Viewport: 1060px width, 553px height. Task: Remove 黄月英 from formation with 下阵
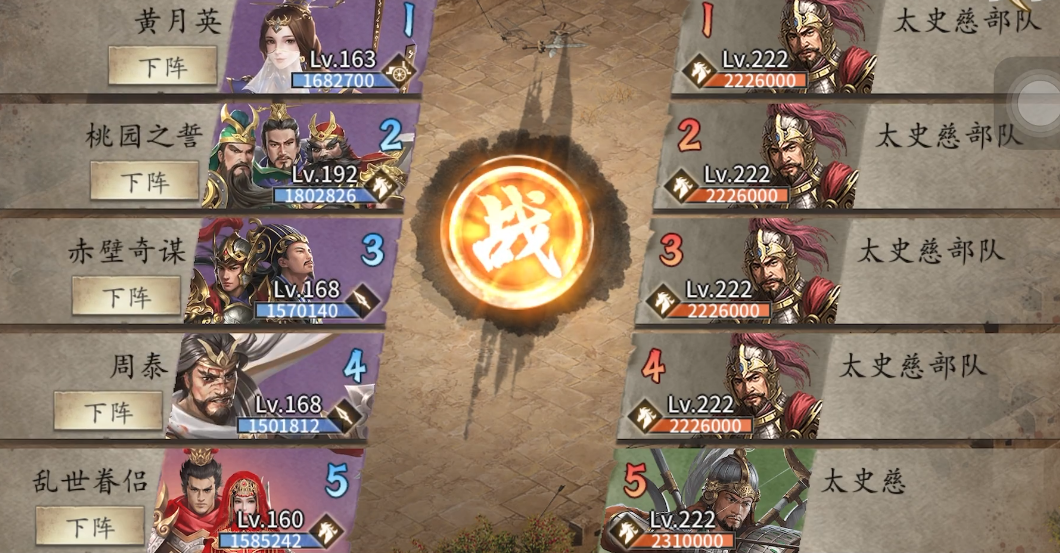coord(163,66)
